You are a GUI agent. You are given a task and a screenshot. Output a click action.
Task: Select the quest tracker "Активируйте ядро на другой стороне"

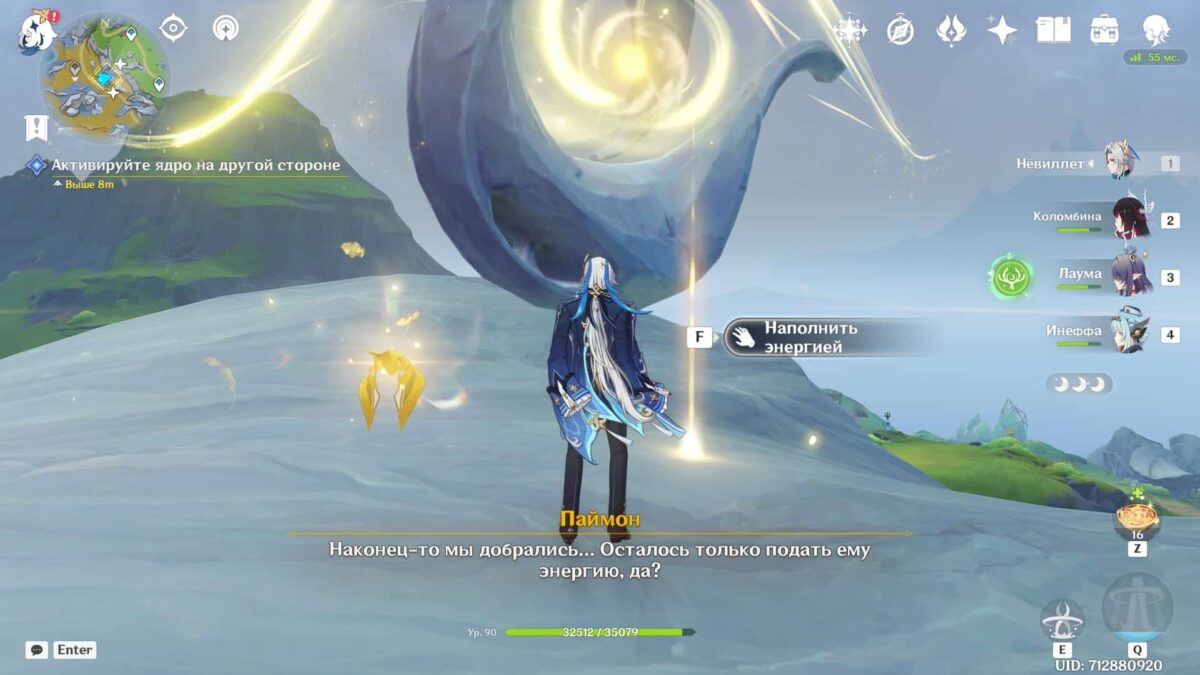coord(195,165)
